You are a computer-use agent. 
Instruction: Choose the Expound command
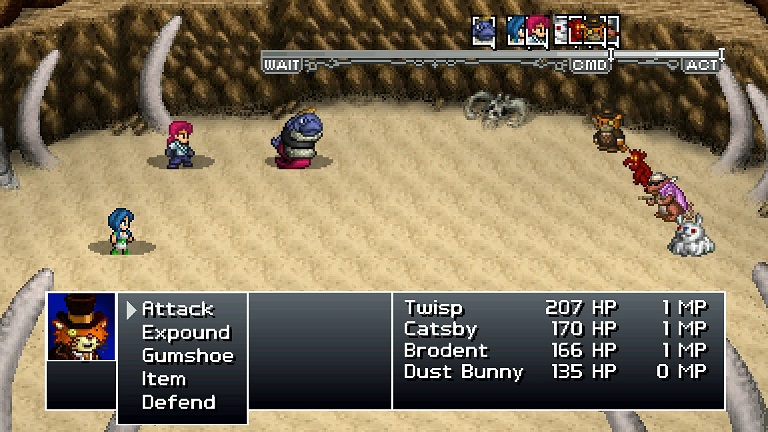point(185,332)
